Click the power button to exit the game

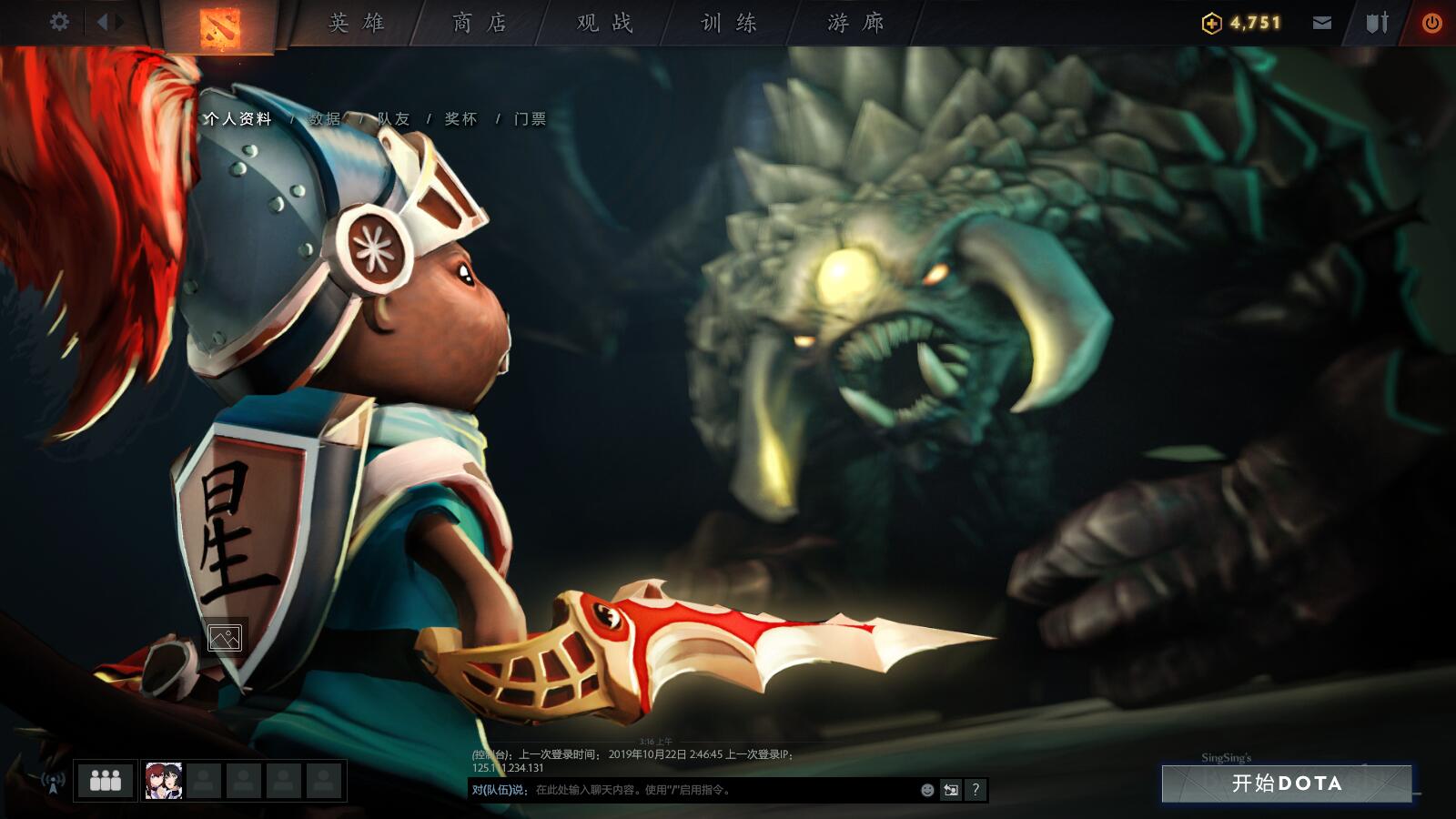coord(1431,24)
